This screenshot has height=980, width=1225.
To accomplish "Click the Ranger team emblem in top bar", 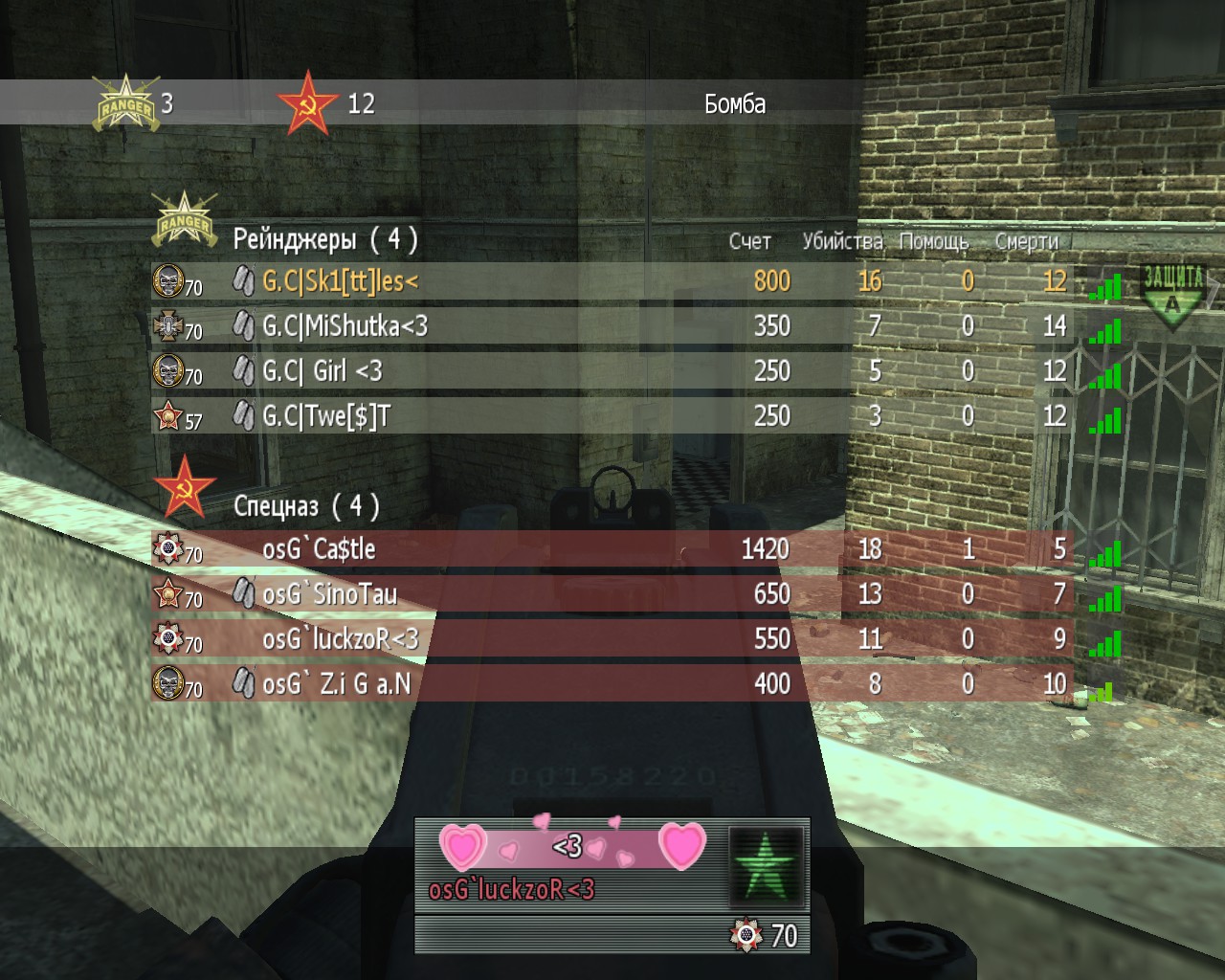I will point(125,103).
